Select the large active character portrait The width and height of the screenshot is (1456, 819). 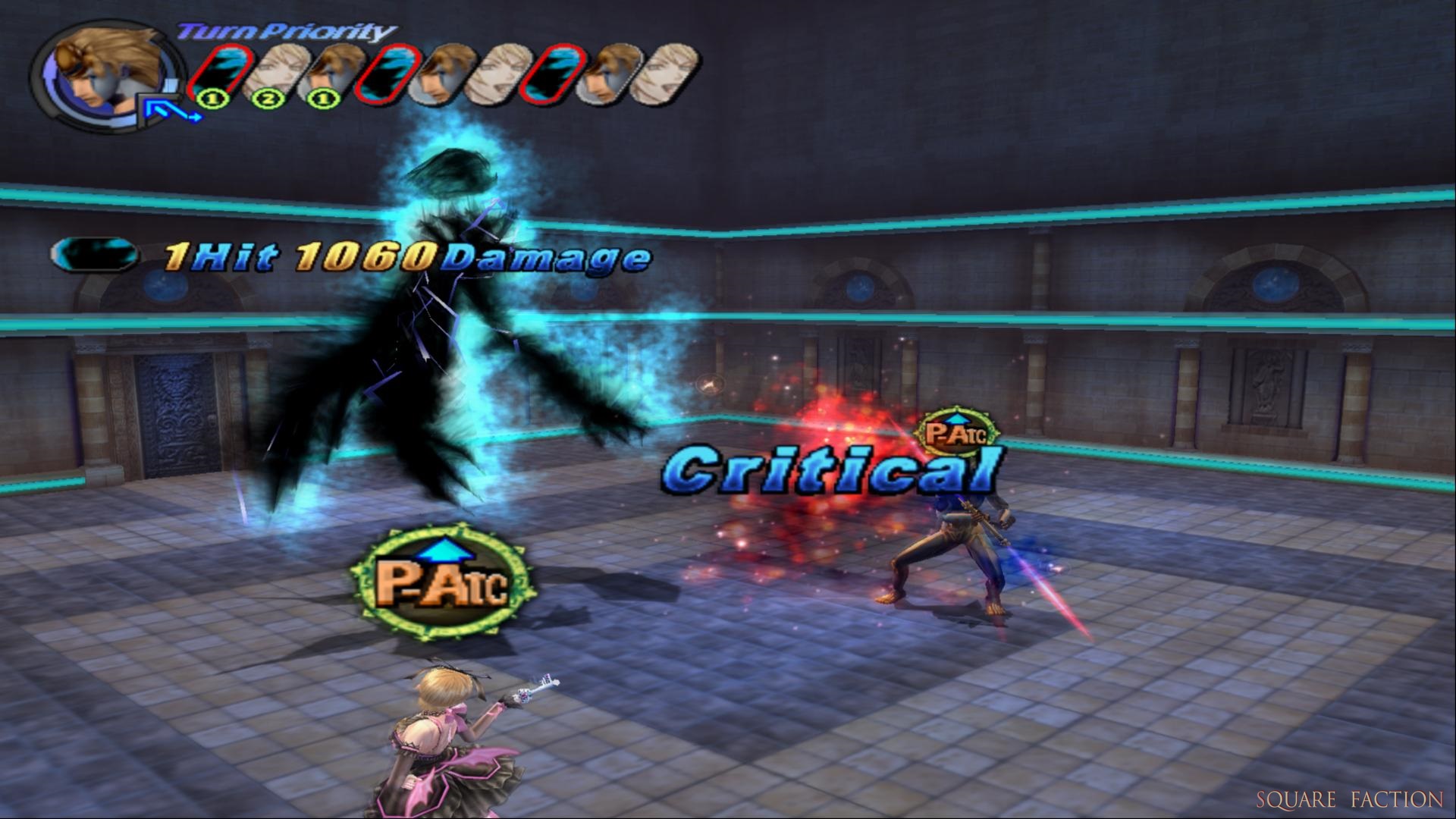click(x=108, y=76)
